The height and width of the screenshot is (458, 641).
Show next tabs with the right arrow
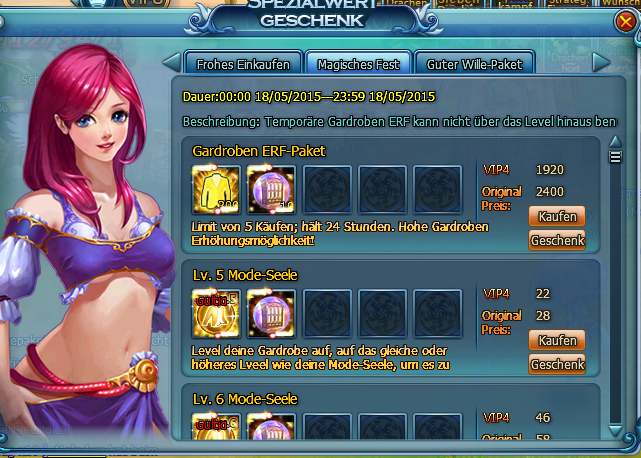click(601, 62)
